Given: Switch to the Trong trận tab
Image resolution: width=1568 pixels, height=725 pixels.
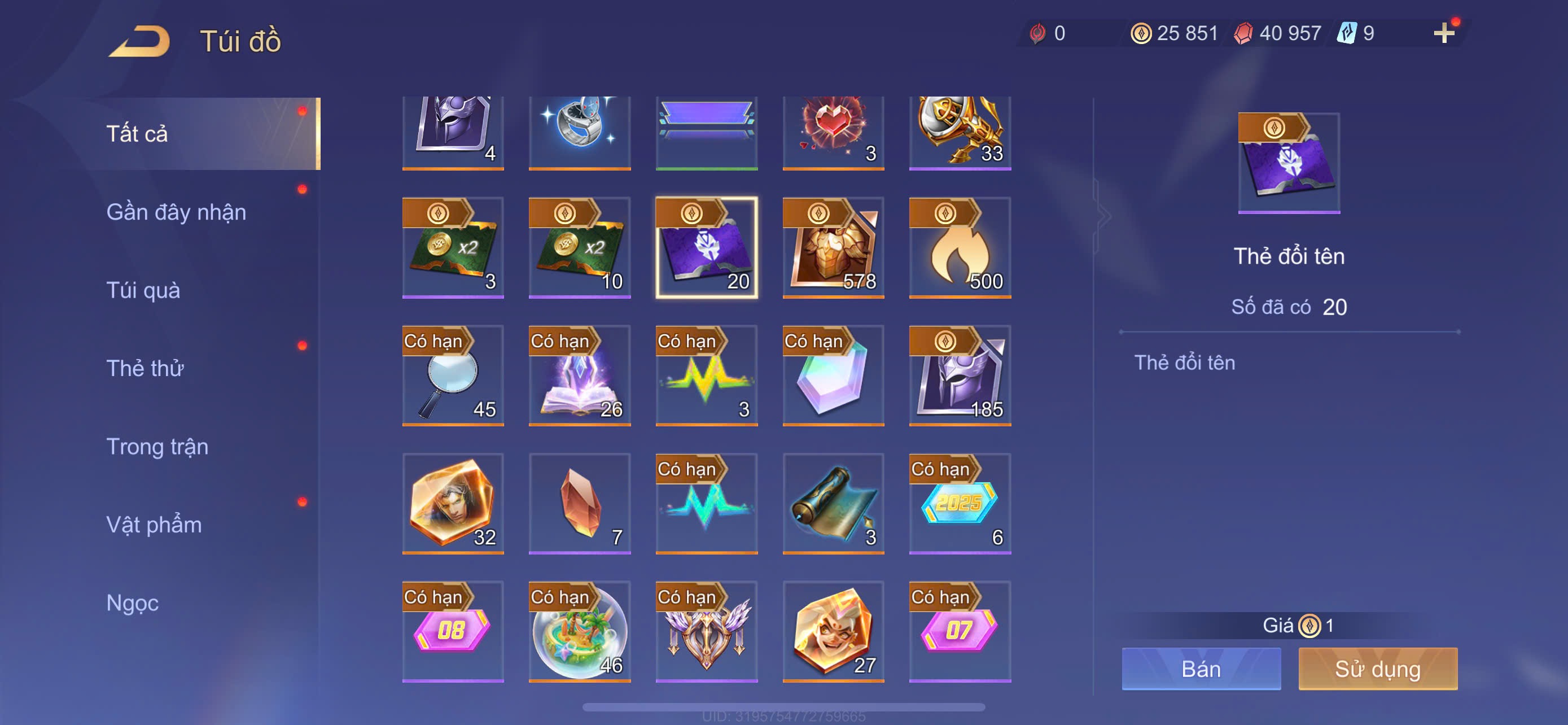Looking at the screenshot, I should point(157,447).
